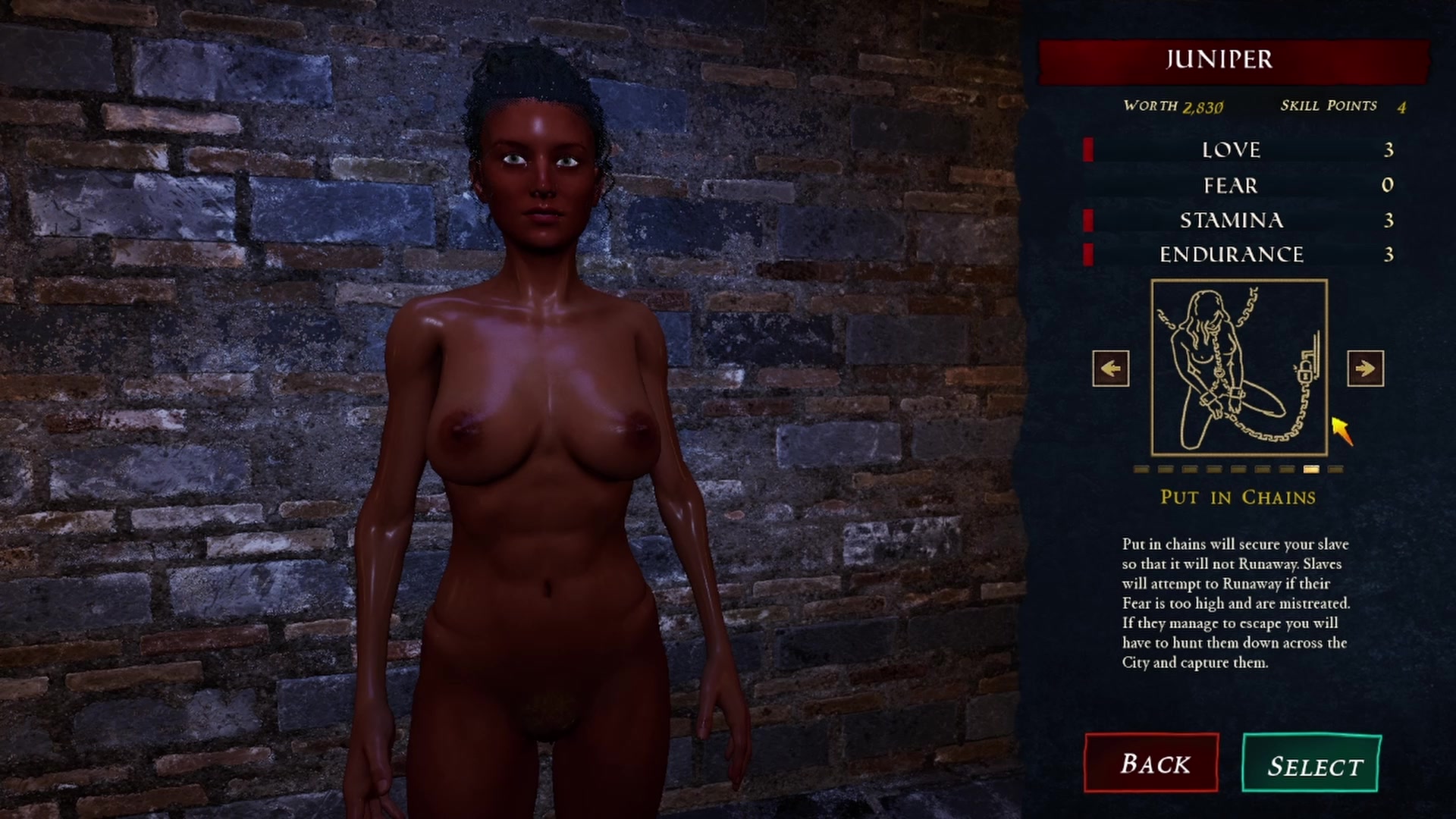Click the highlighted page indicator dot

pos(1311,469)
